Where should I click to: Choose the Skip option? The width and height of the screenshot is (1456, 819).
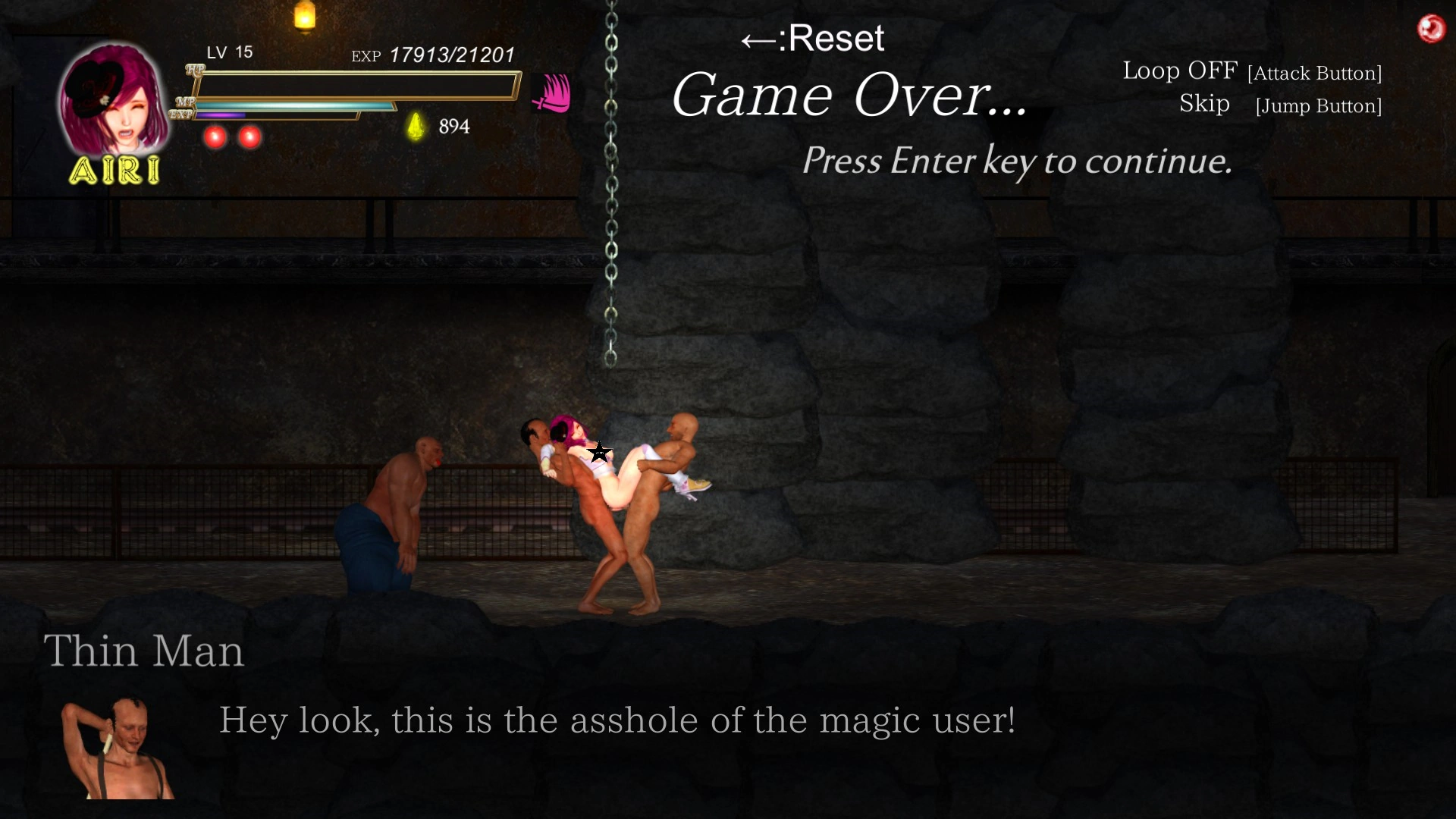coord(1204,103)
